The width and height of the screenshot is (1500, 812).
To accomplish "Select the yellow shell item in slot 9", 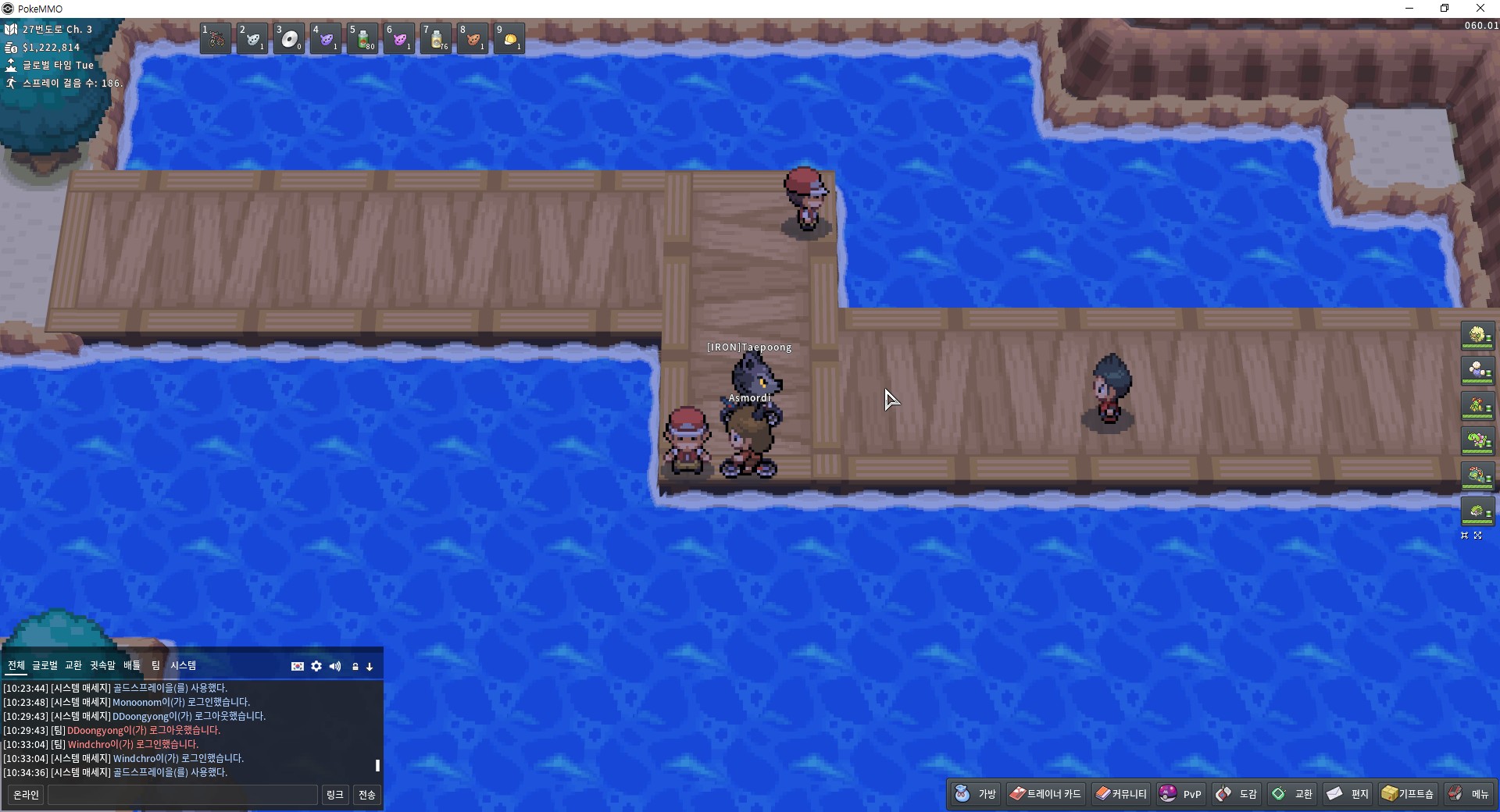I will point(509,38).
